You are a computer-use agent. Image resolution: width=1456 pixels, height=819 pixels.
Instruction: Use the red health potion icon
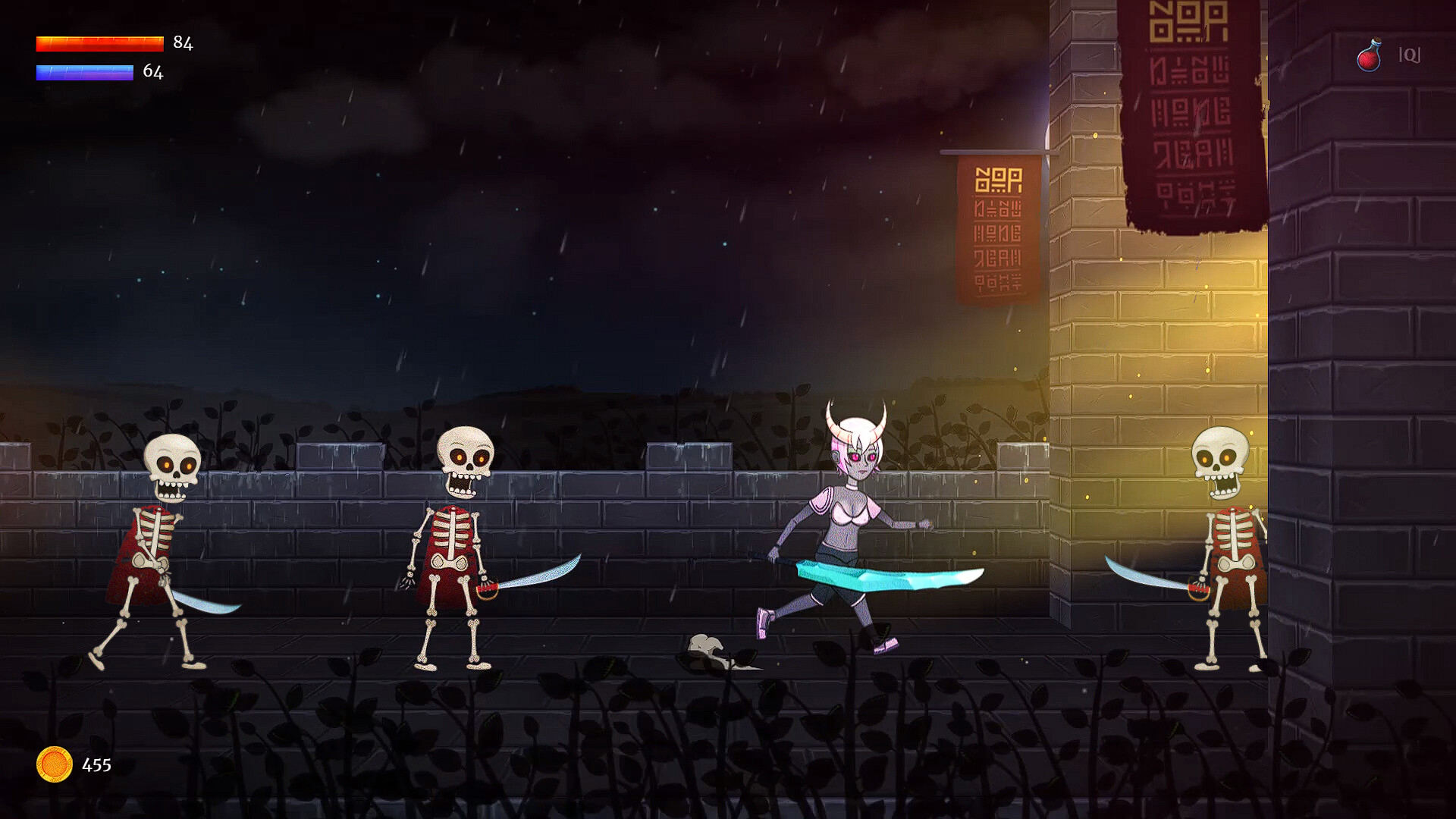[1369, 55]
